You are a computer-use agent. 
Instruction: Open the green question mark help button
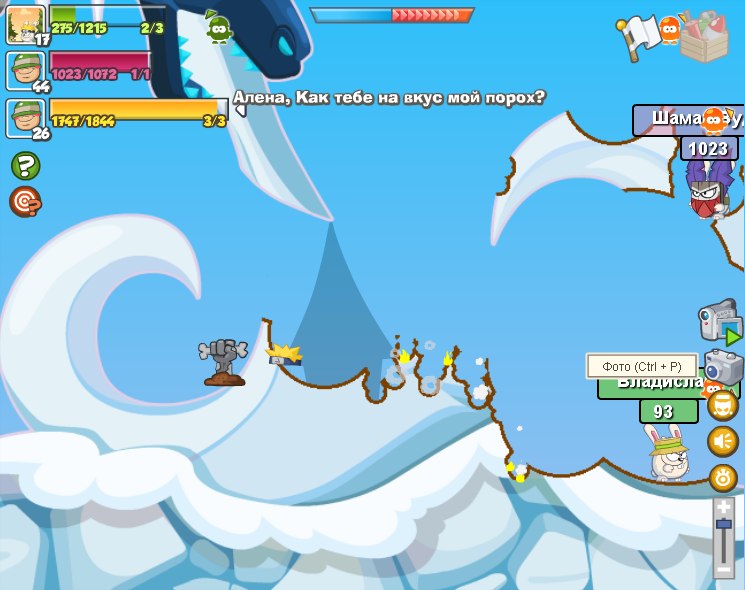(x=25, y=165)
